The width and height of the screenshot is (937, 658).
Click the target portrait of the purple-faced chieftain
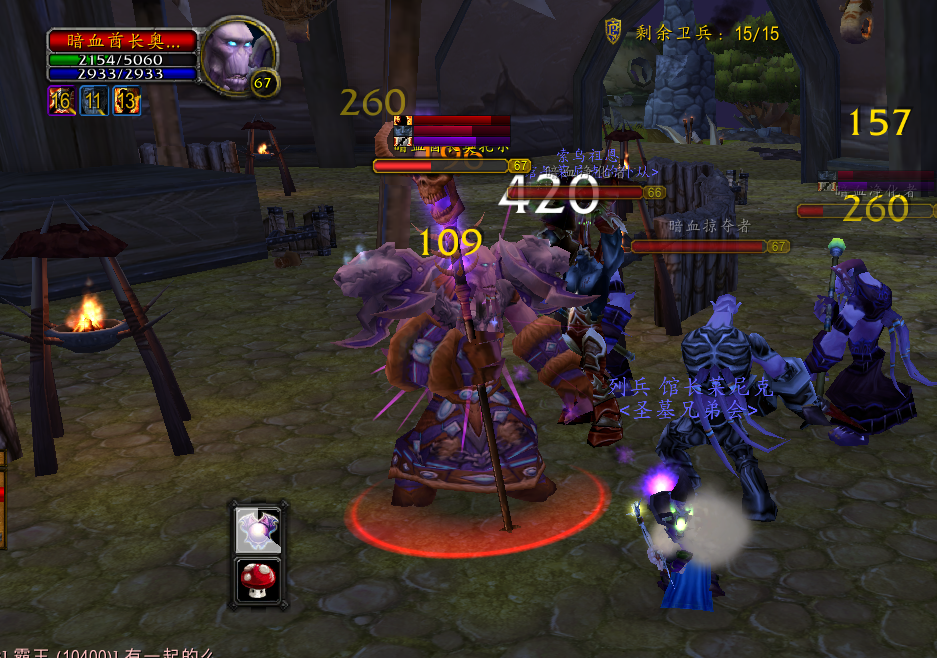[x=236, y=54]
